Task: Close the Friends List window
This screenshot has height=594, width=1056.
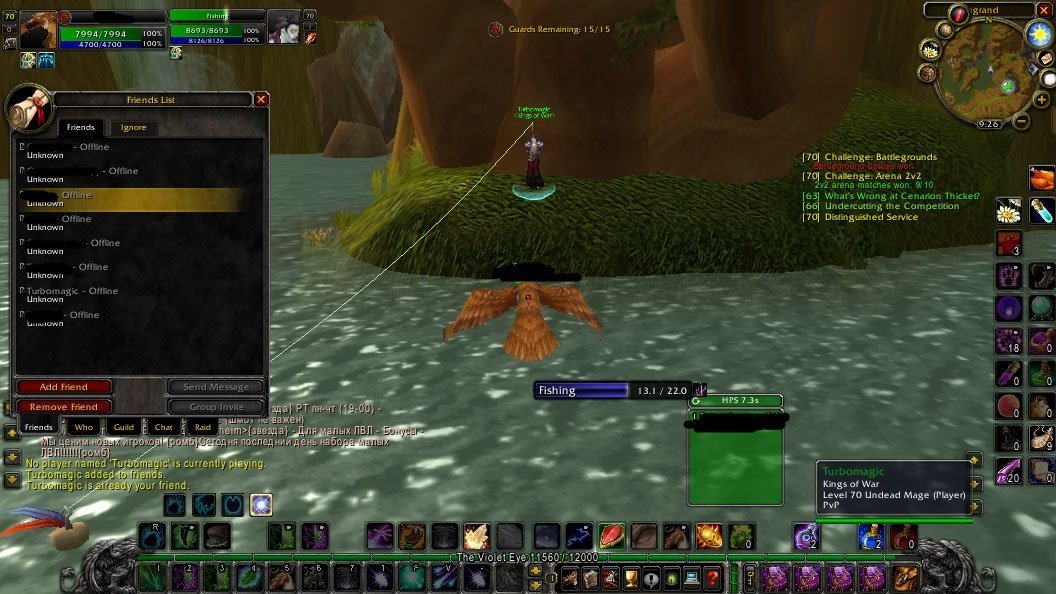Action: click(261, 99)
